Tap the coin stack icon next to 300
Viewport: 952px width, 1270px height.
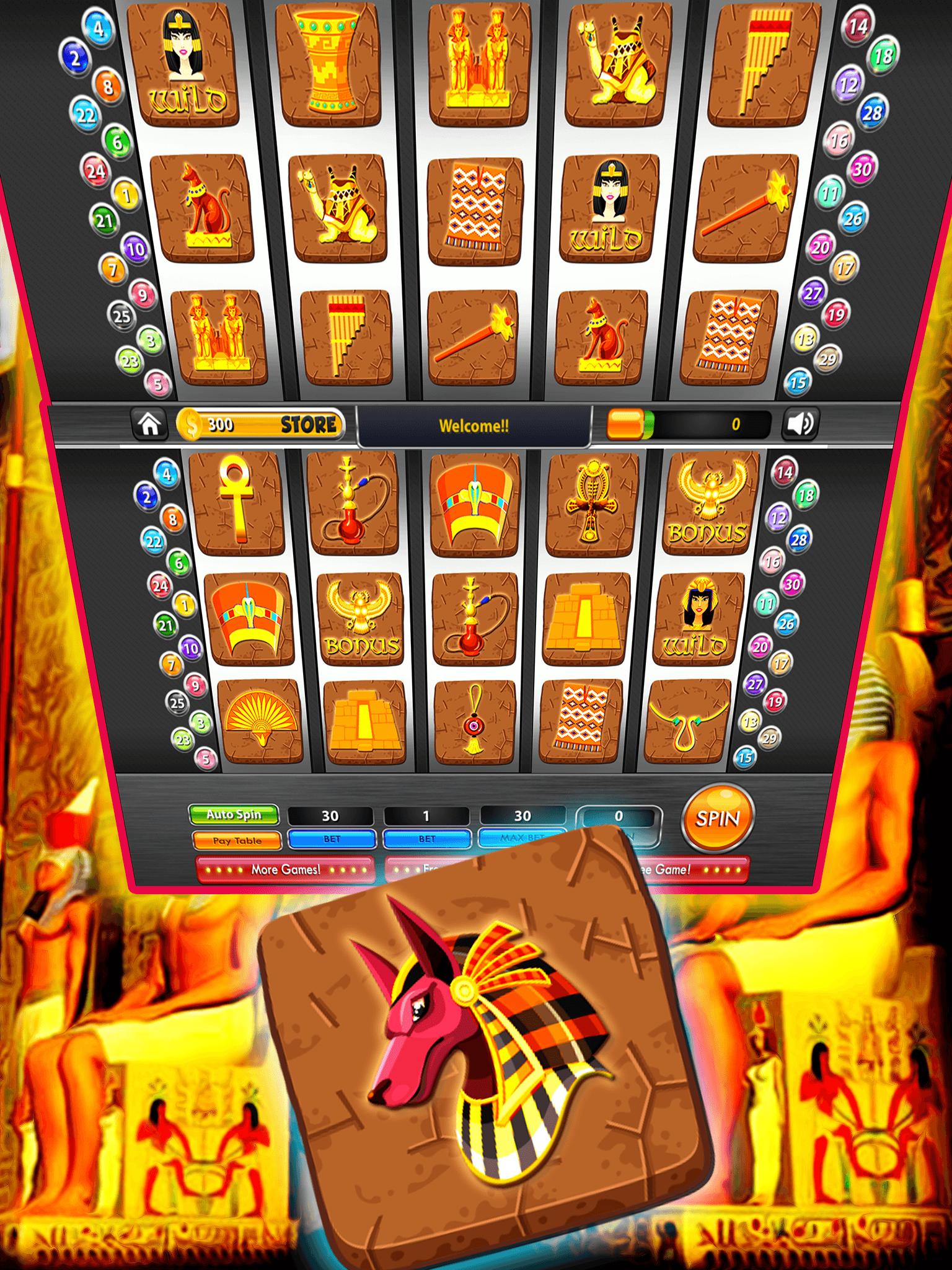[190, 423]
